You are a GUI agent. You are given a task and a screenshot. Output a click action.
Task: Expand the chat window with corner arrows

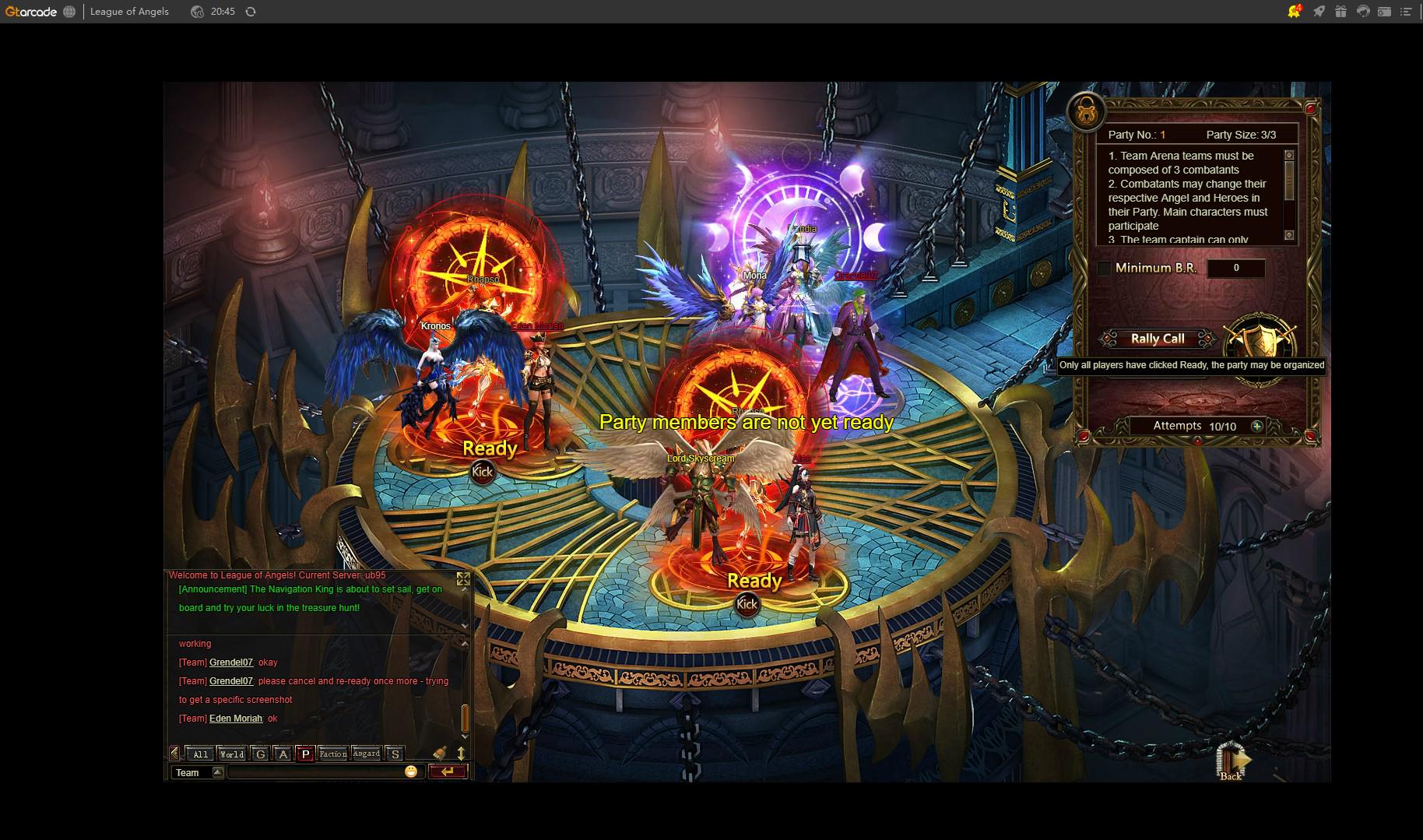coord(463,578)
